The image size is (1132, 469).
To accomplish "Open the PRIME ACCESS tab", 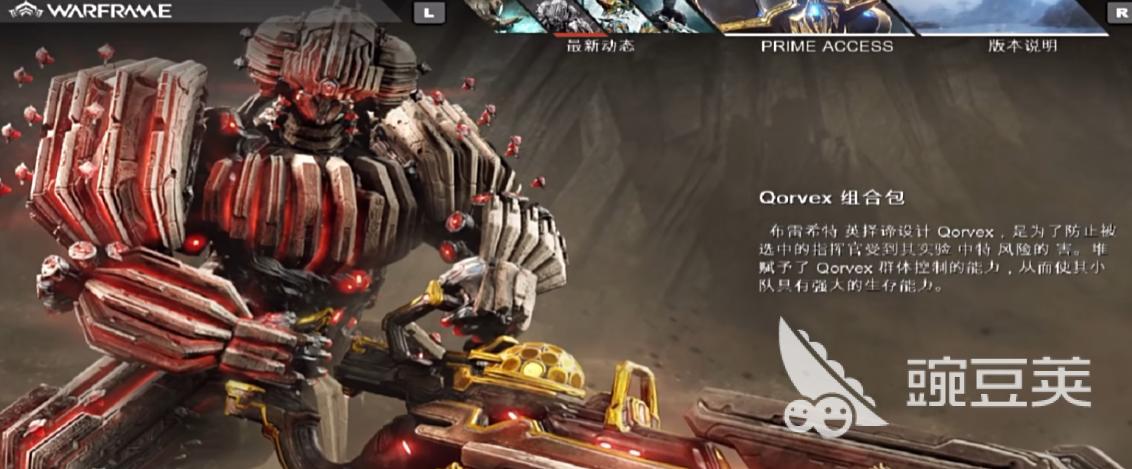I will point(826,45).
